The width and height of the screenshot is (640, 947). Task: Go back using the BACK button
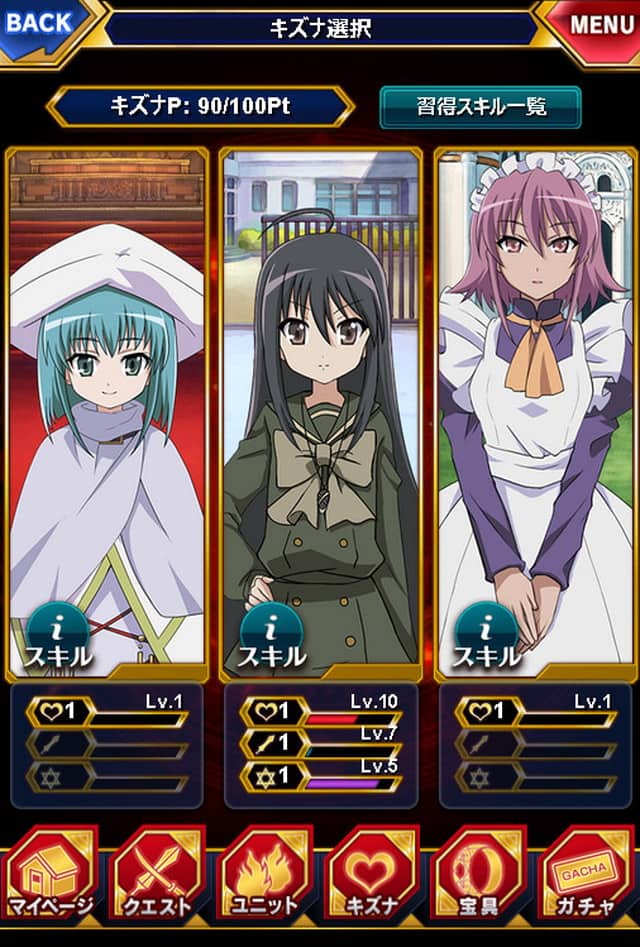click(42, 22)
